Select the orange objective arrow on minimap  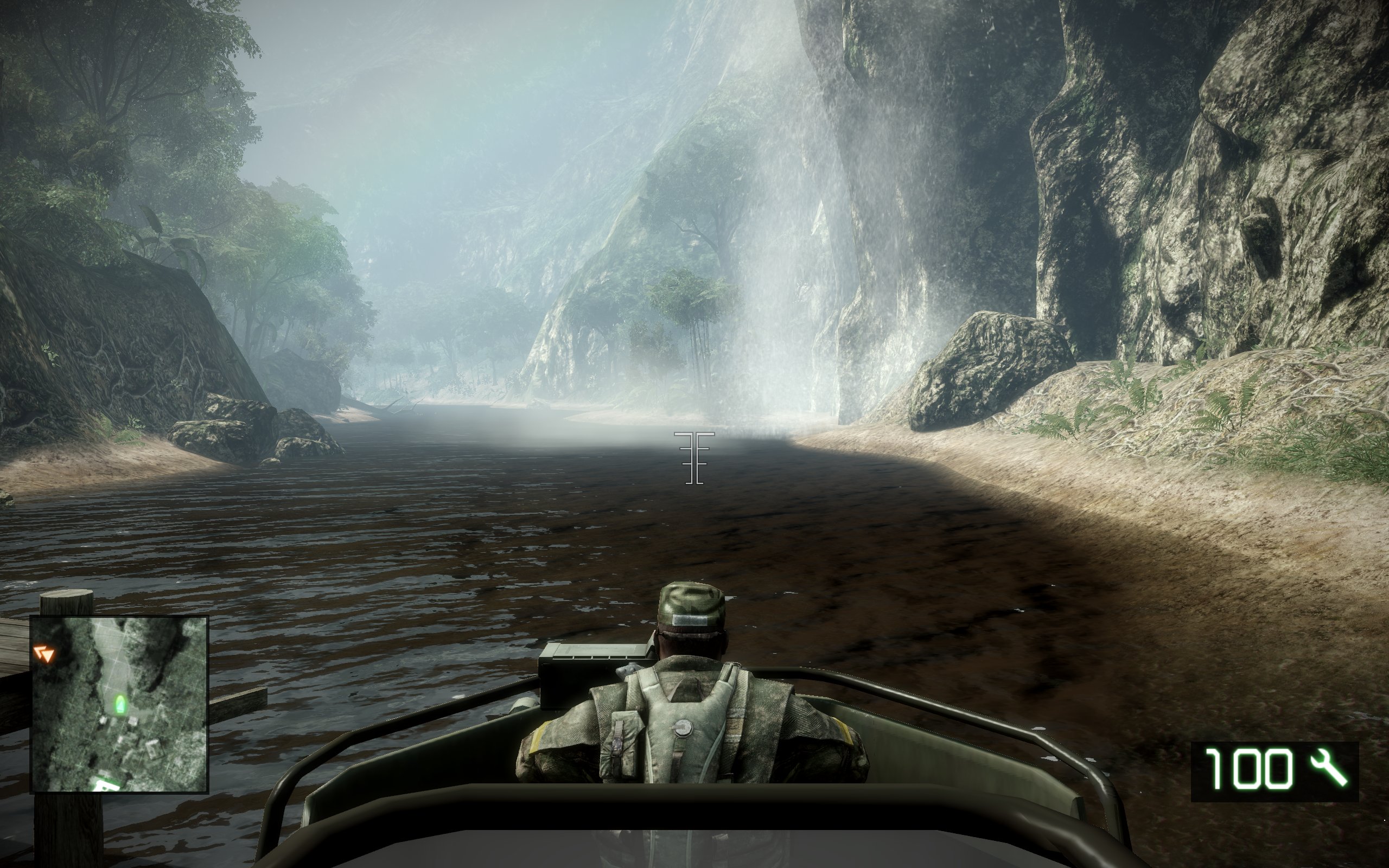[43, 653]
